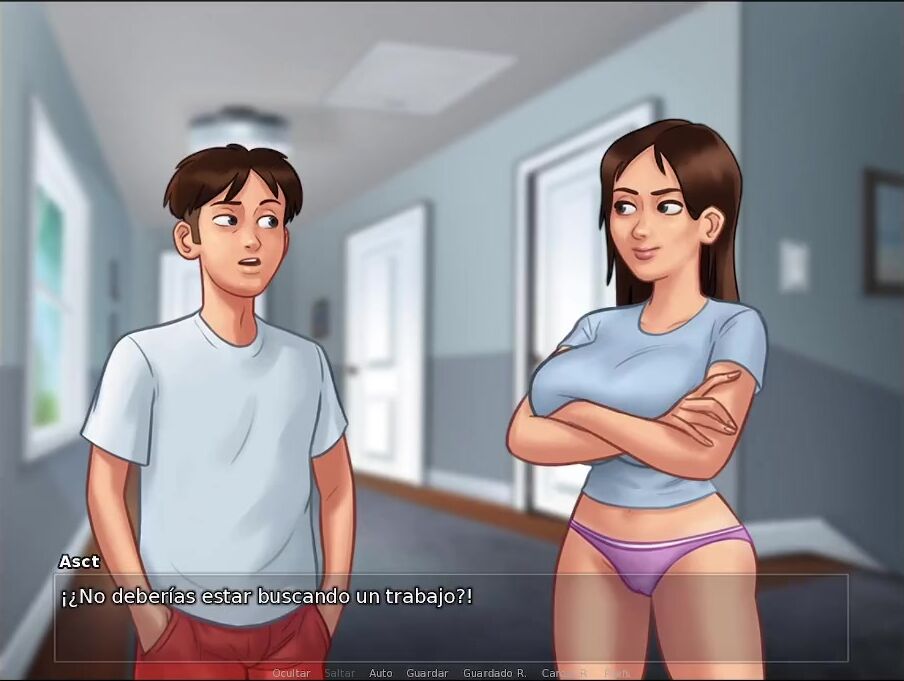Toggle Auto dialogue advance
This screenshot has height=681, width=904.
[381, 673]
